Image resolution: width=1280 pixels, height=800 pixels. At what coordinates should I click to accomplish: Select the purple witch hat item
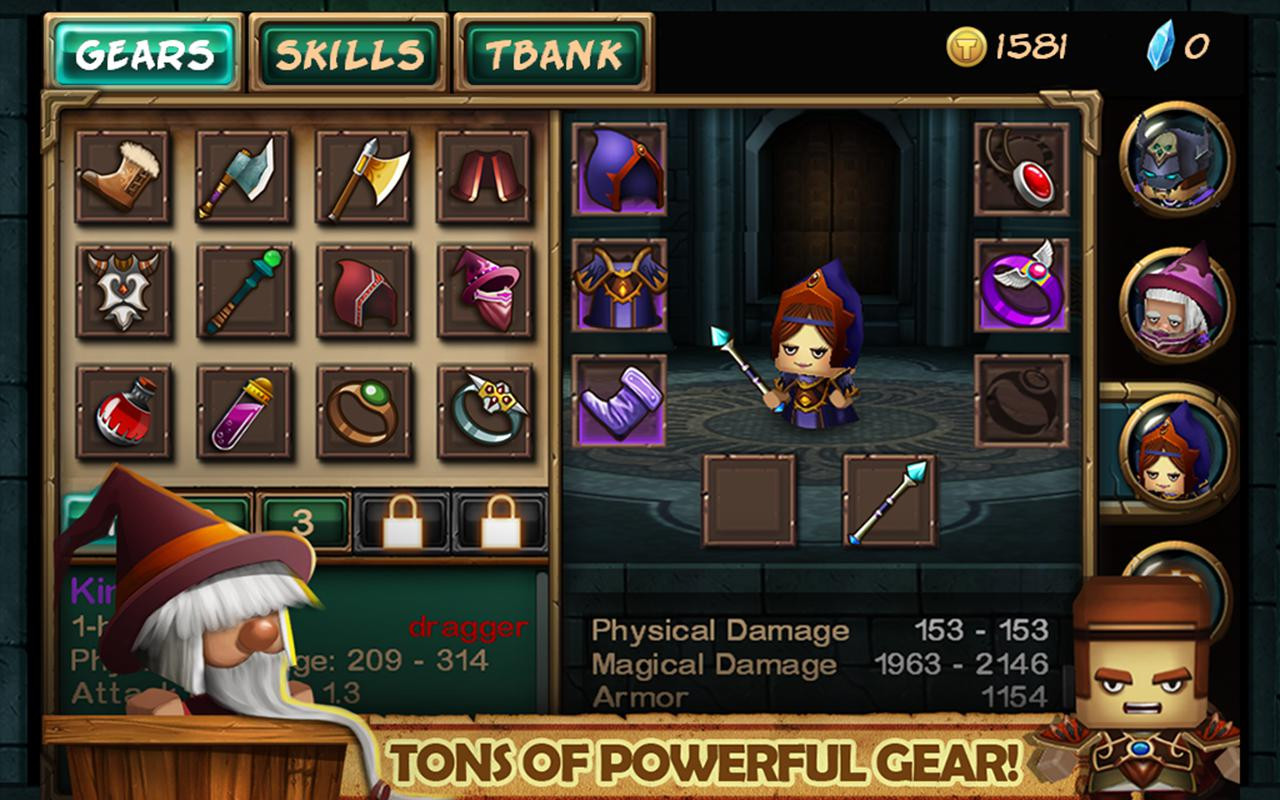click(x=487, y=292)
